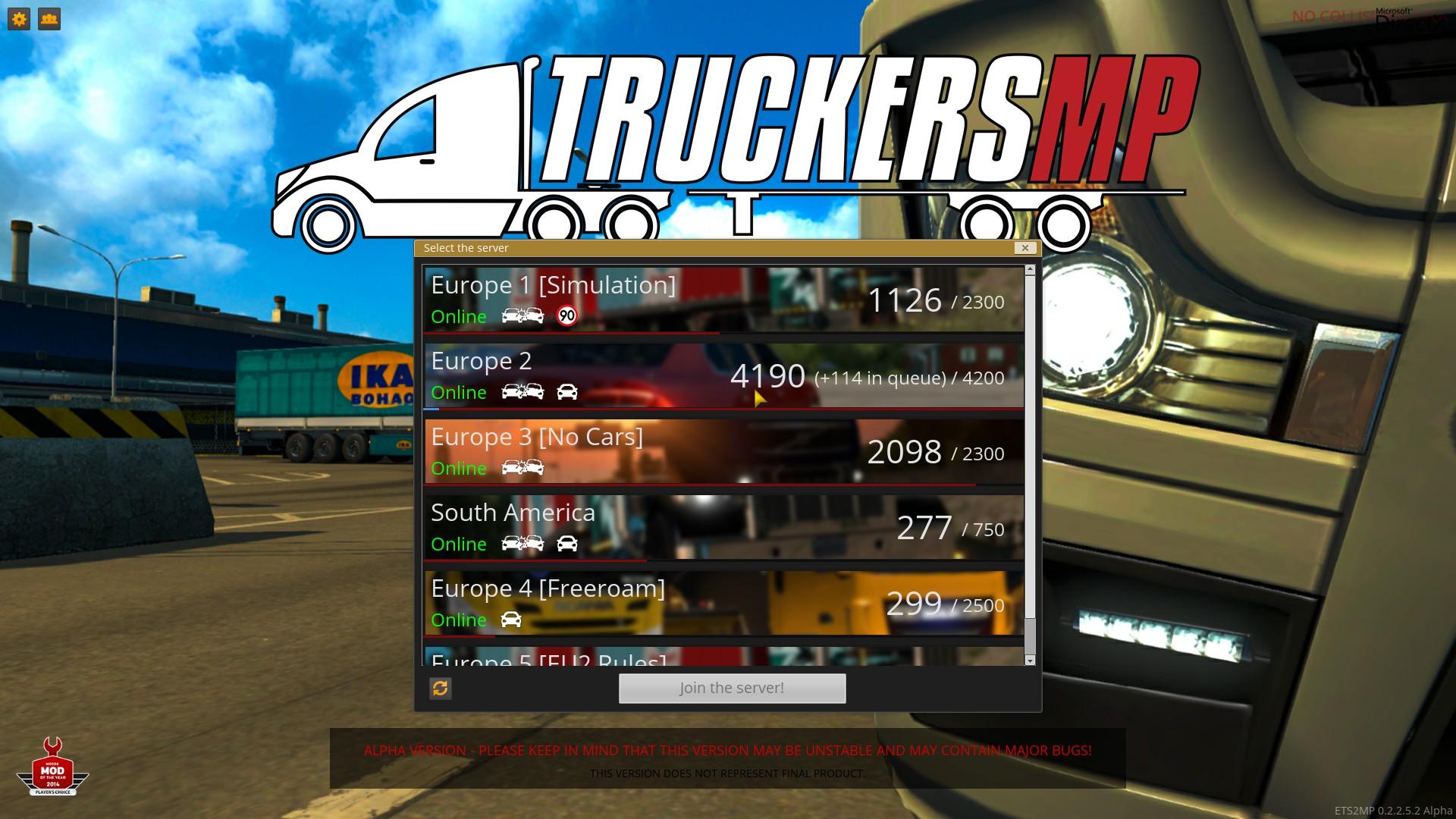Click the scrollbar down arrow
The image size is (1456, 819).
click(1030, 659)
